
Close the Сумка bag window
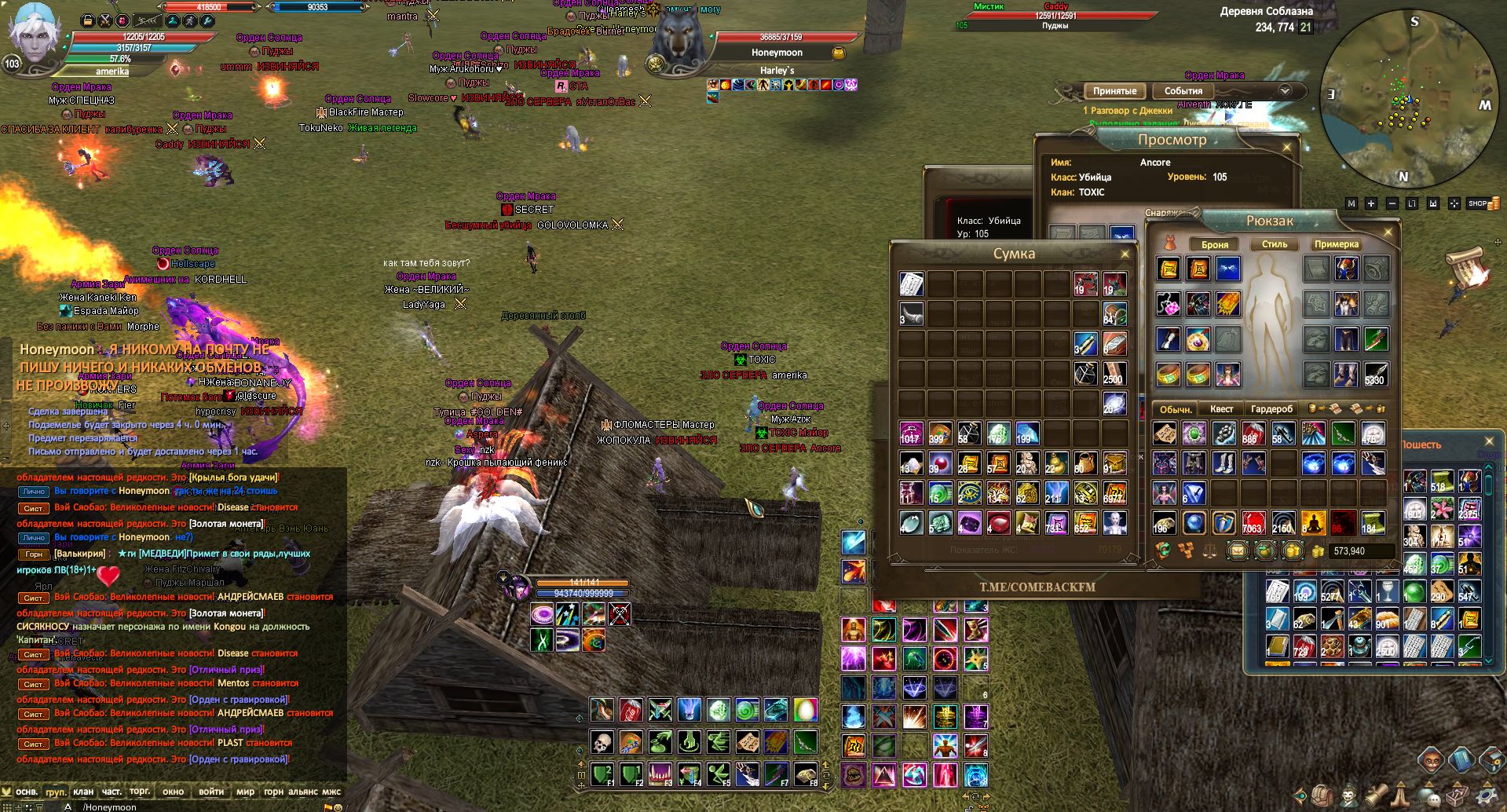(x=1125, y=254)
